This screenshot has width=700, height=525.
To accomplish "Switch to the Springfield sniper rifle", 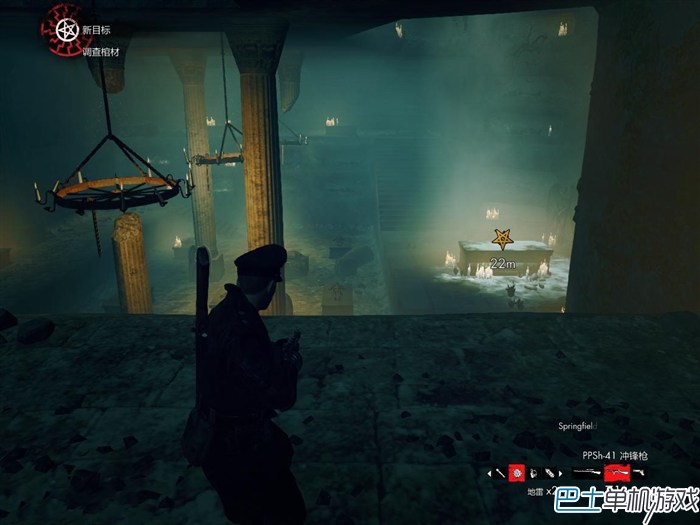I will [583, 472].
